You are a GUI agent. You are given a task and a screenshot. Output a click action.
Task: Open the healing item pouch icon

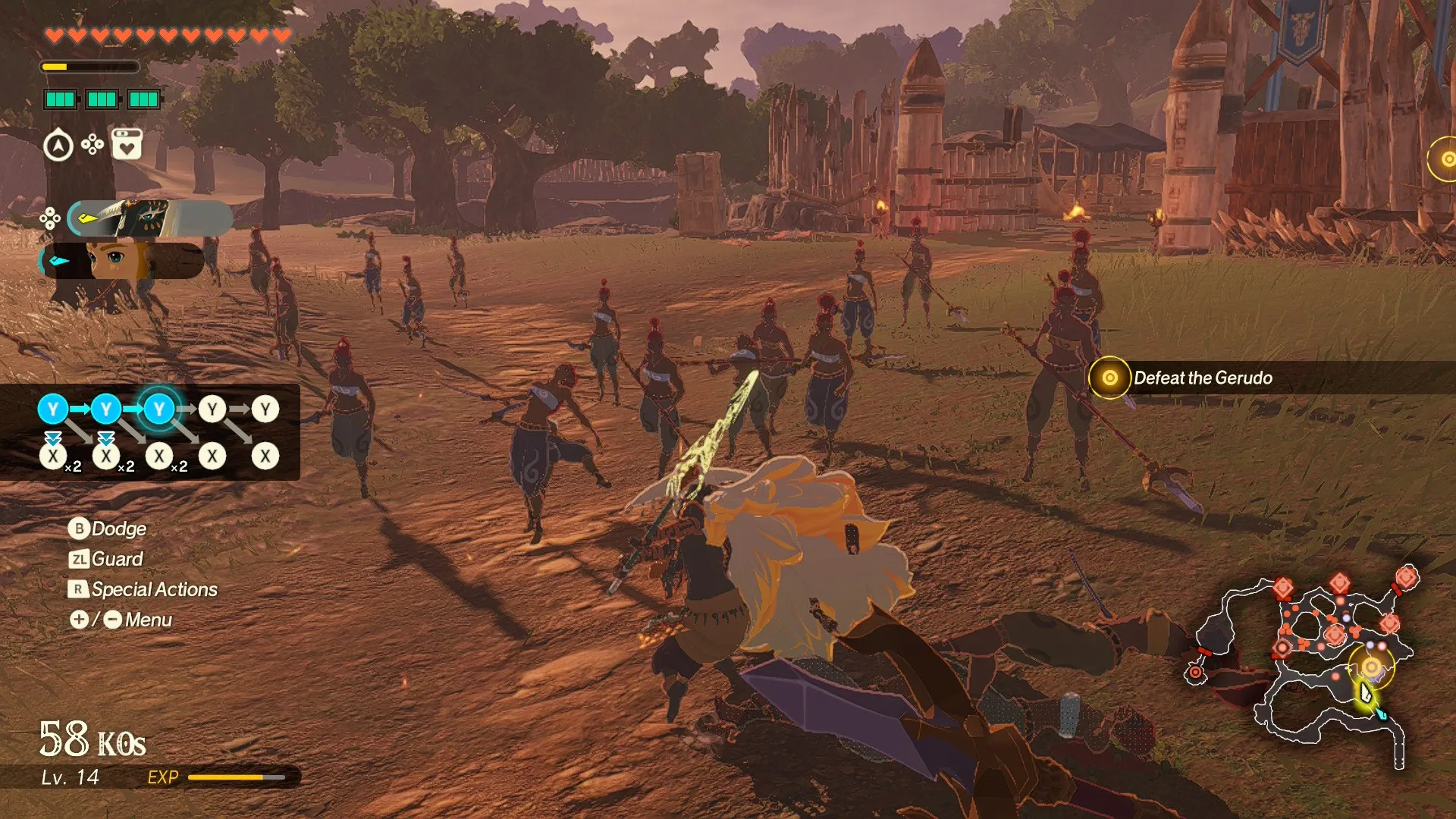126,143
